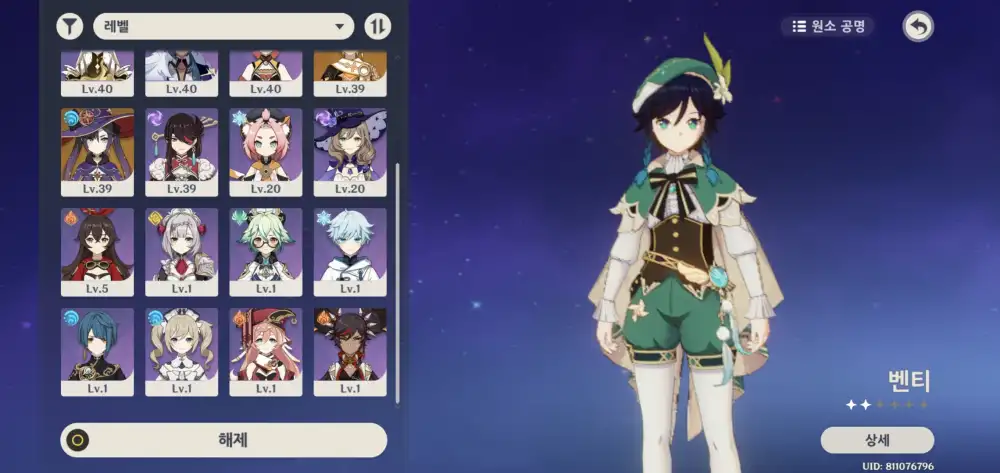Select Noelle's Lv.1 character card
Screen dimensions: 1000x473
[181, 251]
